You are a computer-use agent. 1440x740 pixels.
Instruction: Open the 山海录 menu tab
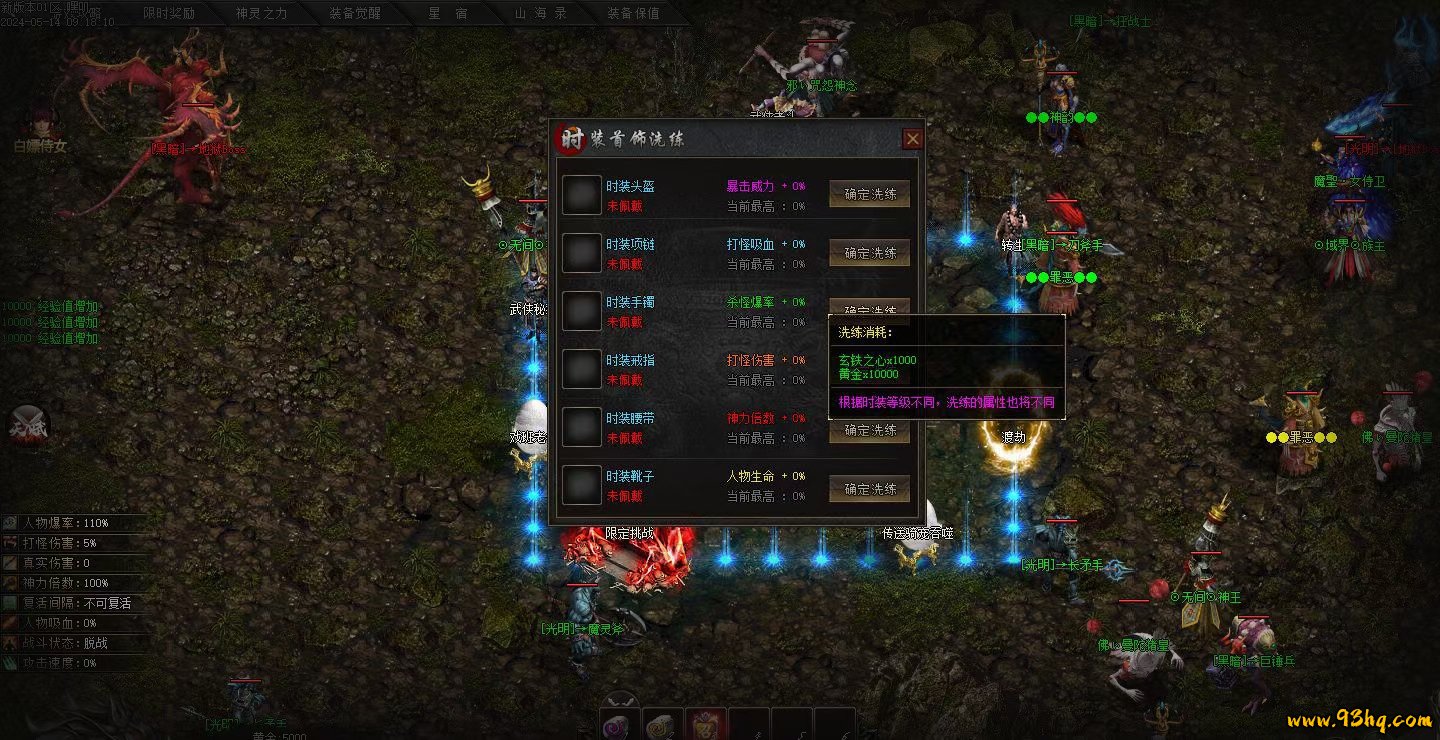pos(541,13)
